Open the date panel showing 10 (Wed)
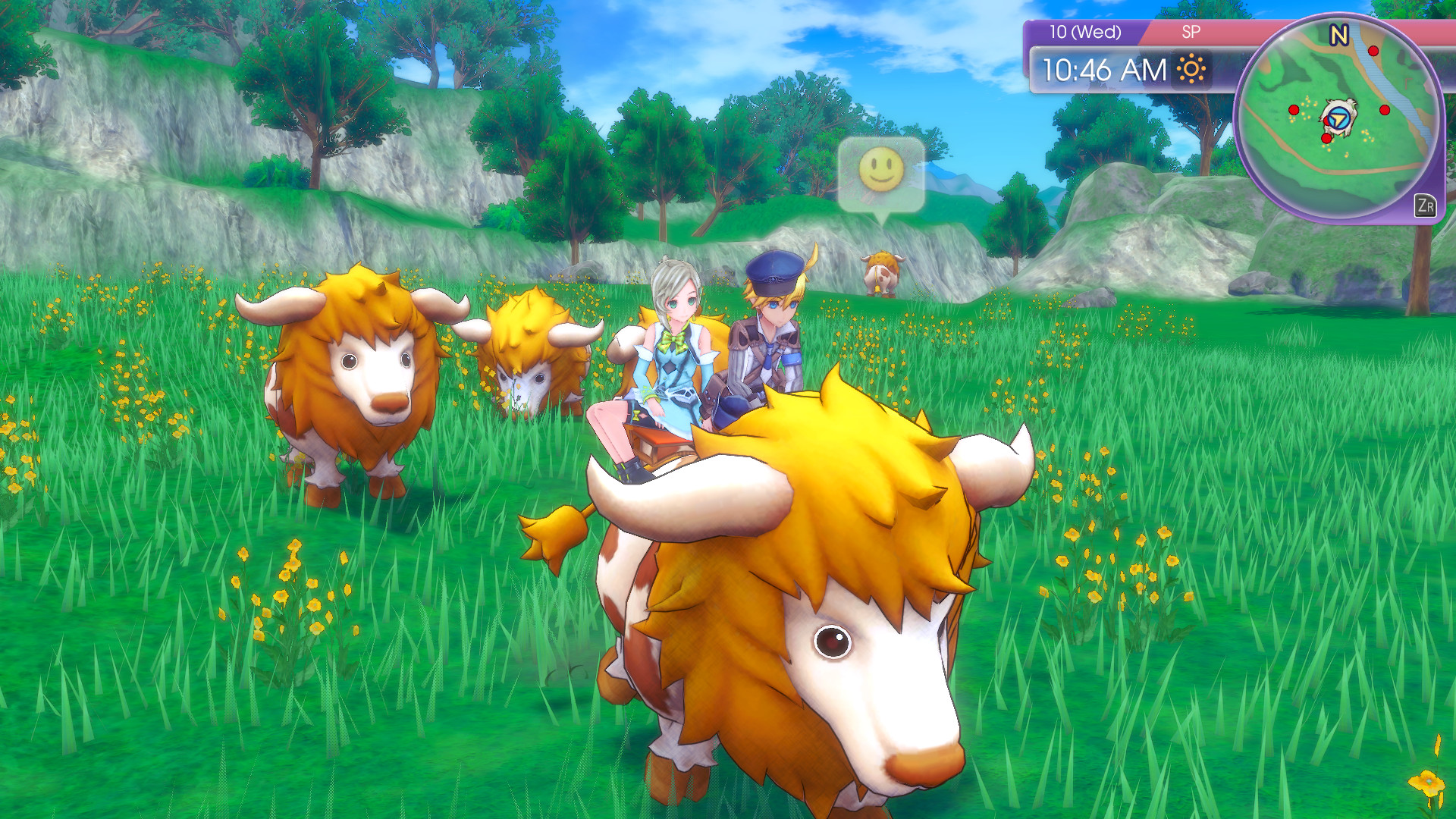Screen dimensions: 1456x819 1086,30
